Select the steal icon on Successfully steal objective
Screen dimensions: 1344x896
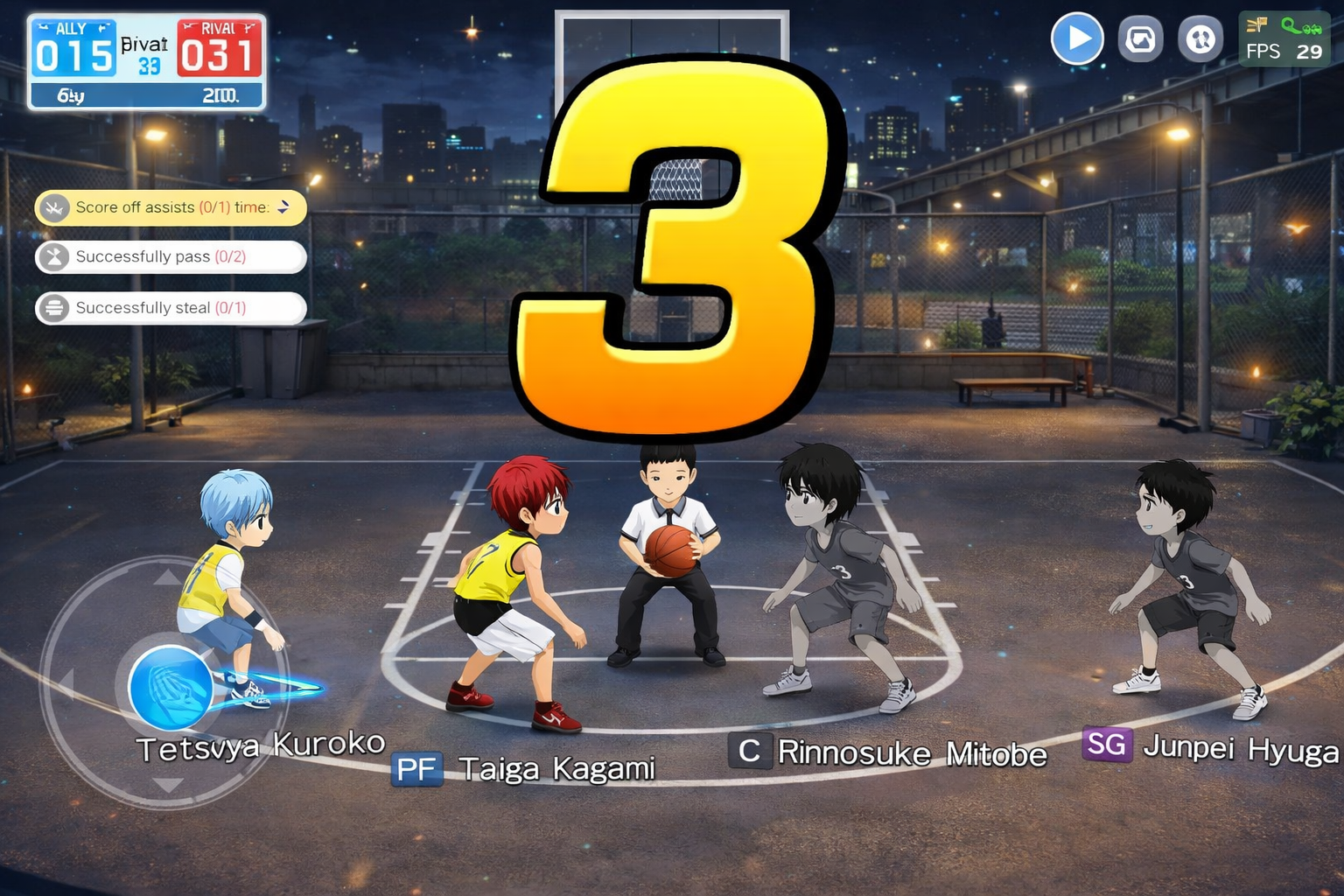(54, 308)
